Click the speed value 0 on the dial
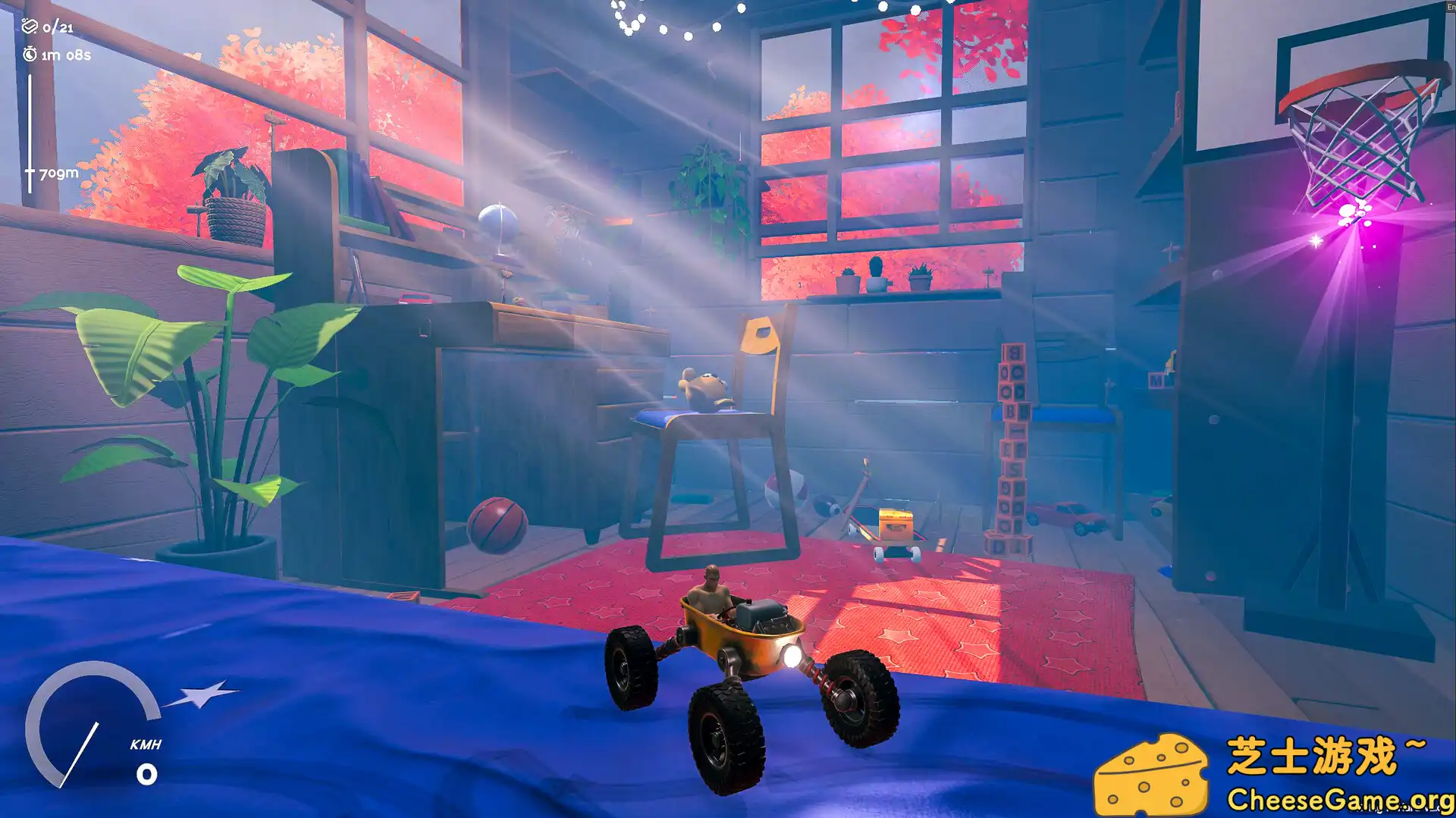 146,775
